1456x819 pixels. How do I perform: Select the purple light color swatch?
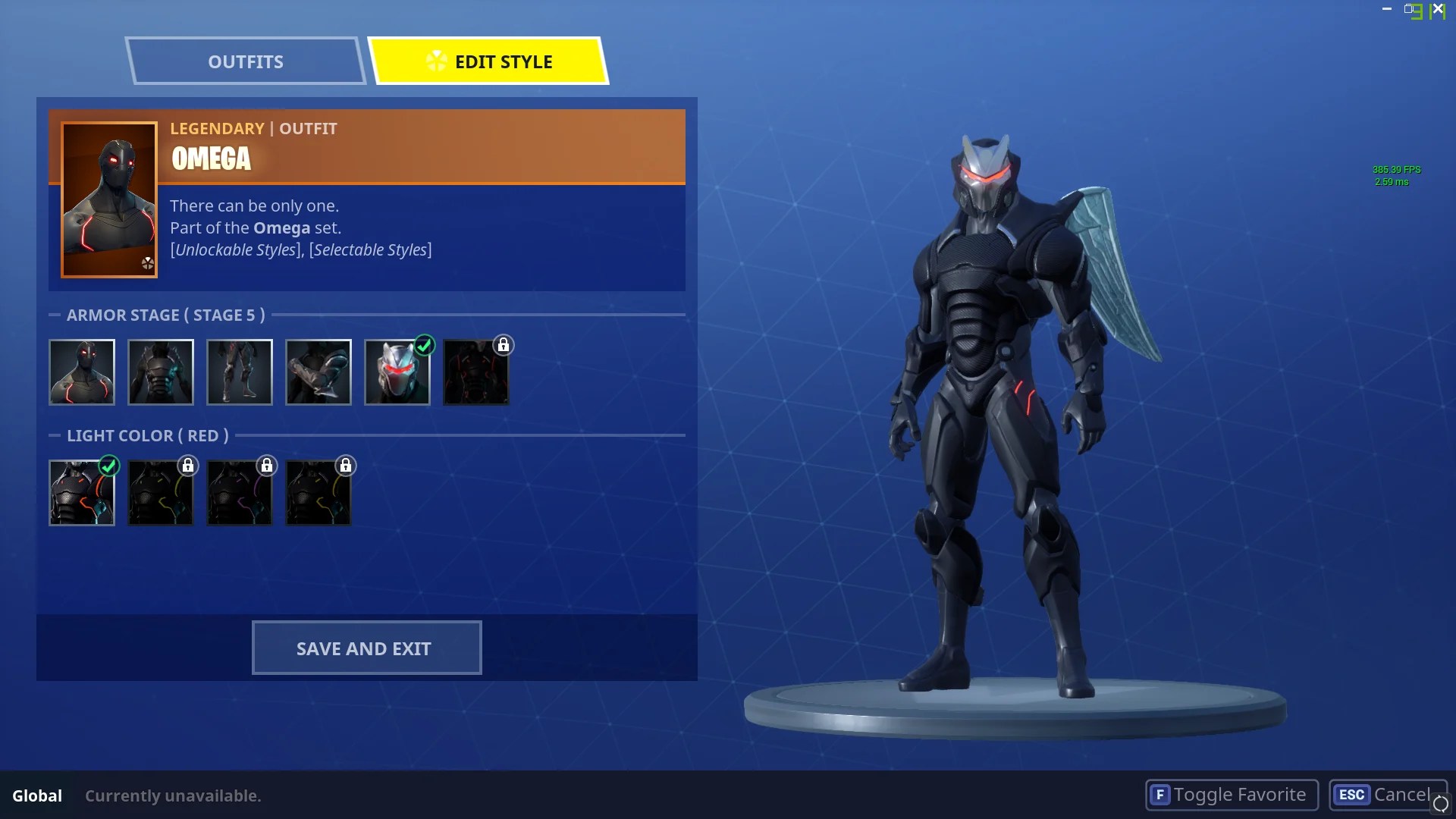point(240,492)
